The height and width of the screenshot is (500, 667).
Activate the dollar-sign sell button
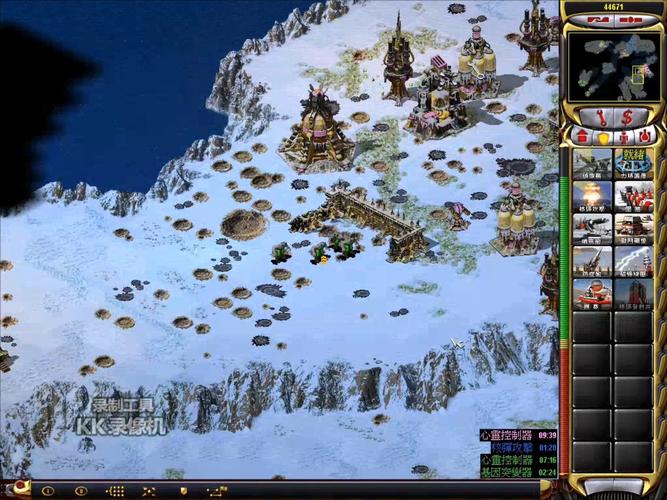pyautogui.click(x=628, y=116)
